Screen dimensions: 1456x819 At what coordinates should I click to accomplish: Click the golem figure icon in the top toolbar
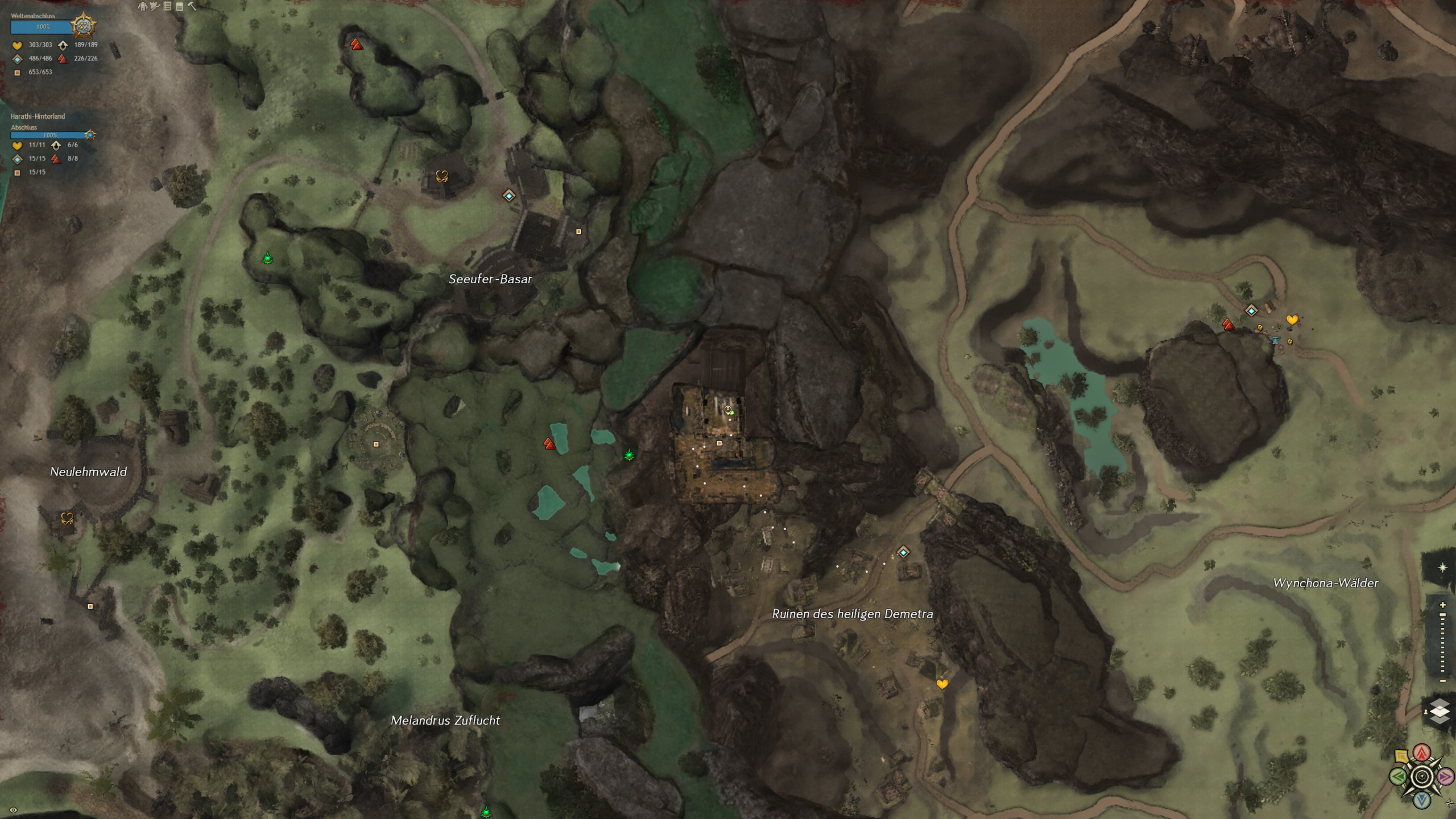click(142, 6)
